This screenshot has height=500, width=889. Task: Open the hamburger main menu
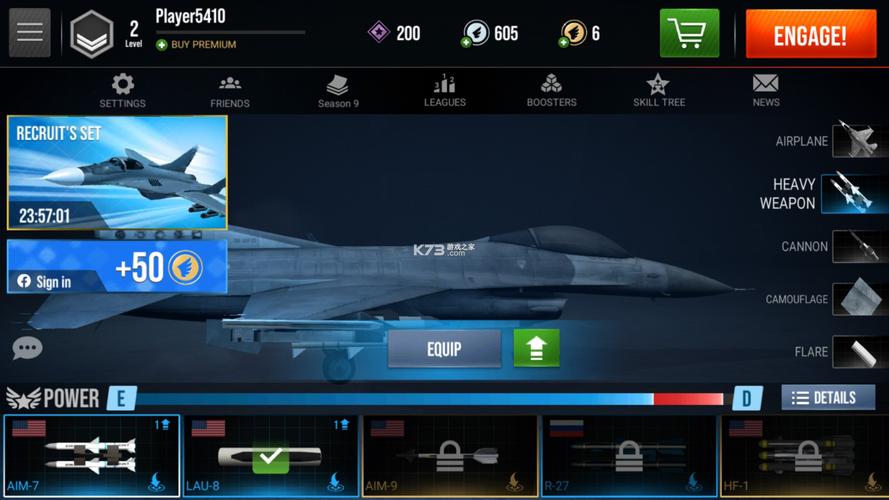30,33
